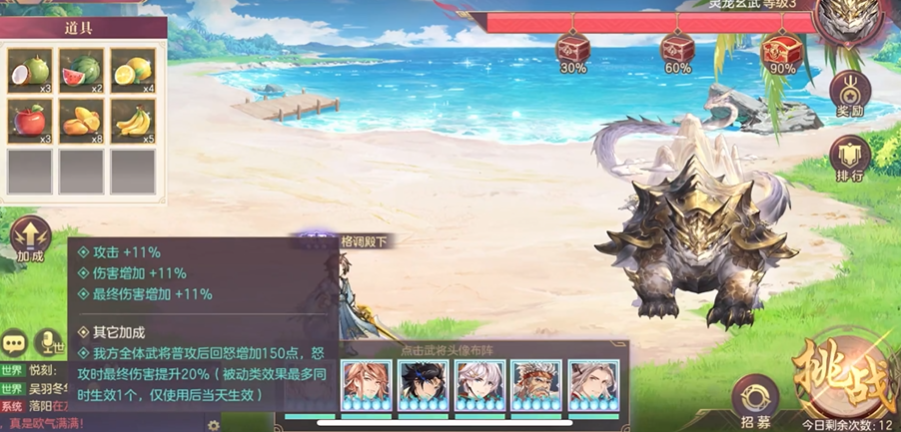Open the chat speech bubble button
Screen dimensions: 901x432
[14, 343]
